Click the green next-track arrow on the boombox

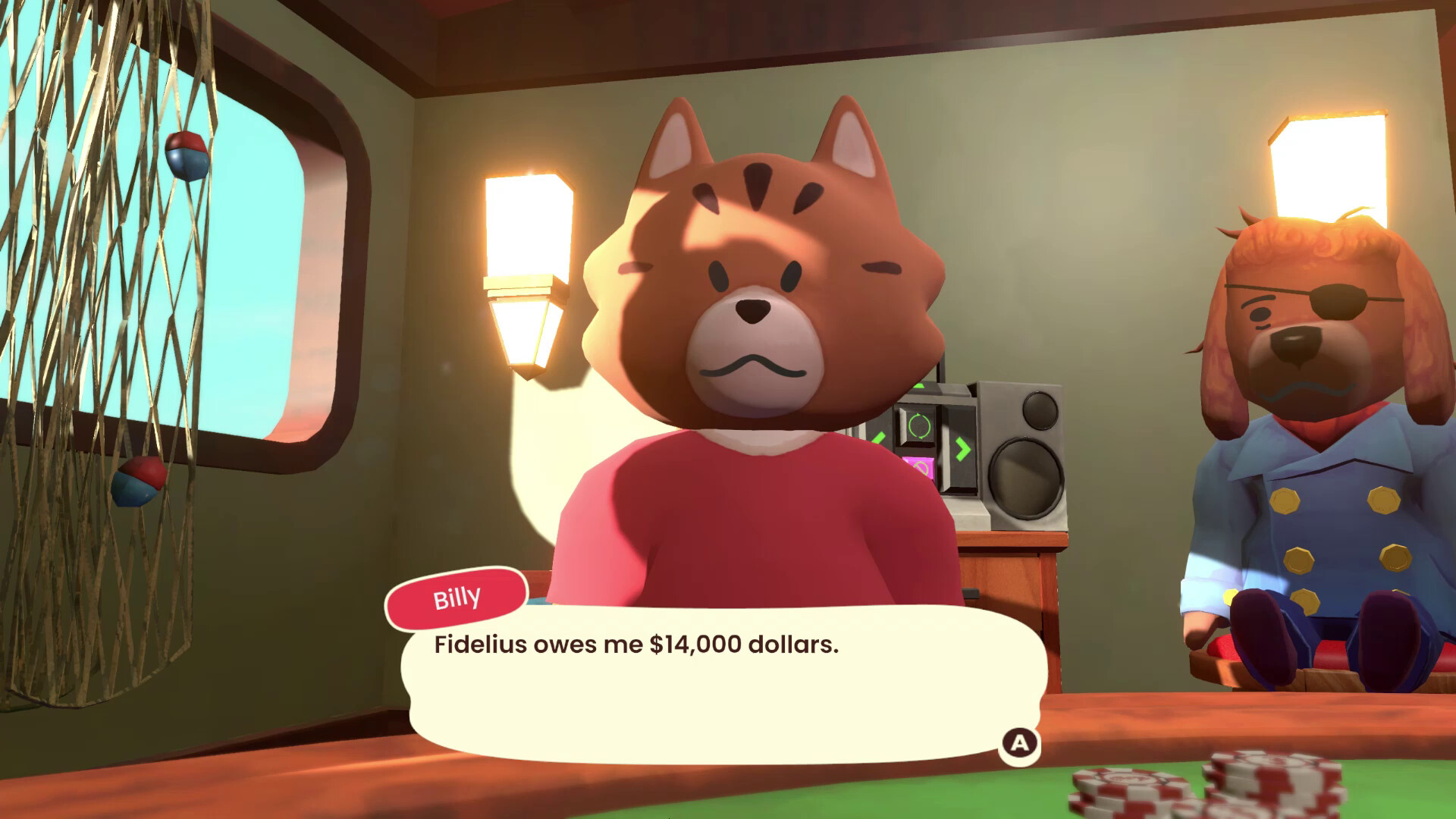pyautogui.click(x=963, y=448)
